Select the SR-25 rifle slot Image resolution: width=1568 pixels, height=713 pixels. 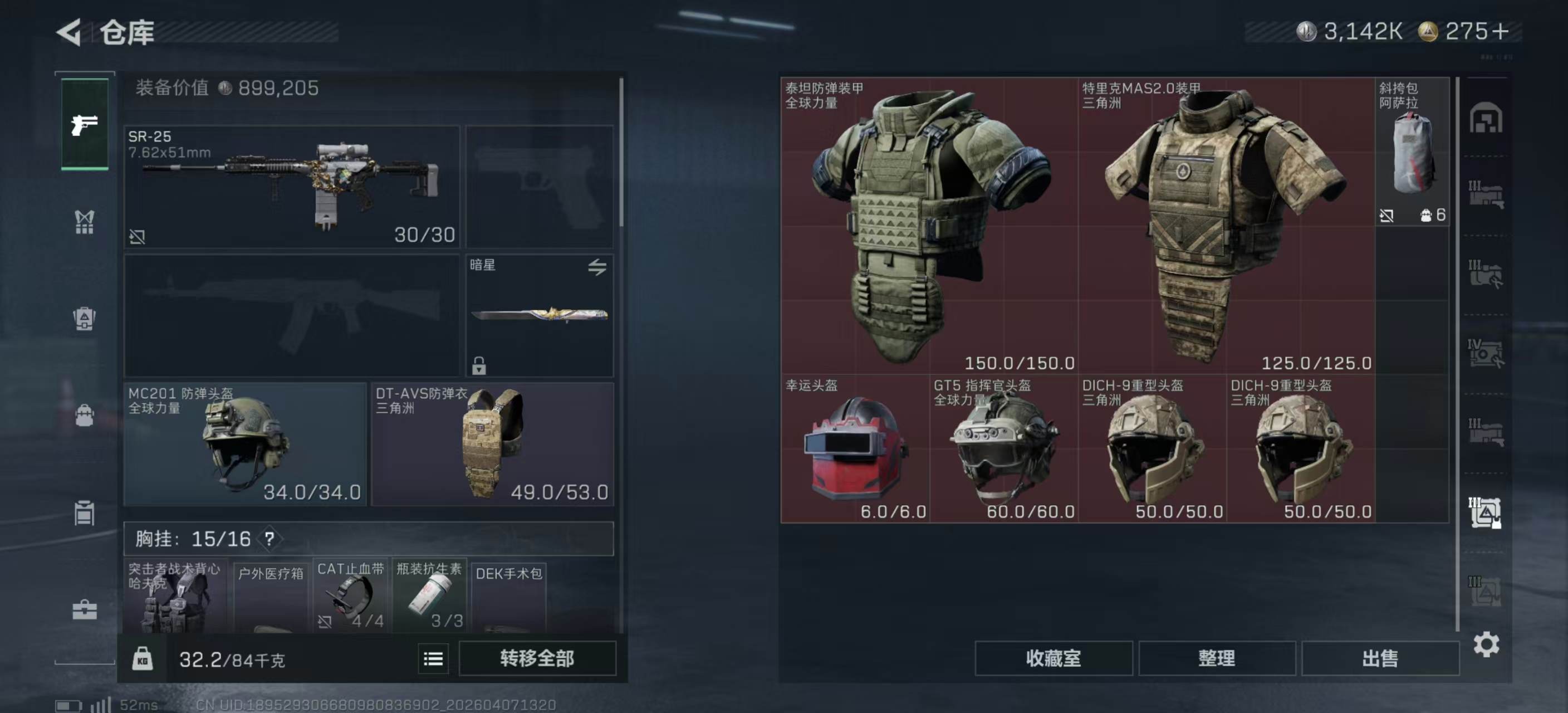click(292, 186)
